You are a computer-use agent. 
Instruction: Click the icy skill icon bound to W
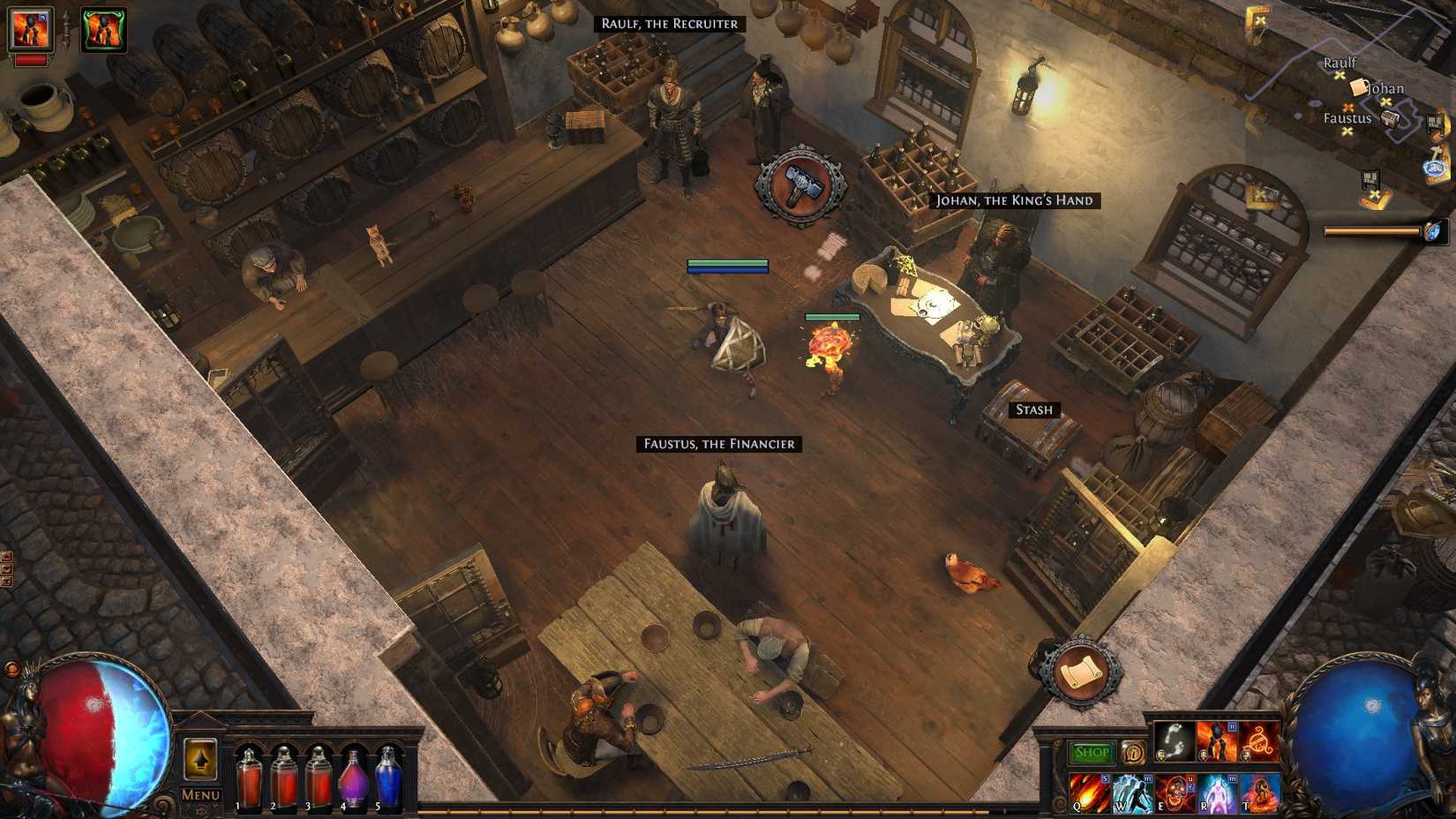coord(1133,791)
